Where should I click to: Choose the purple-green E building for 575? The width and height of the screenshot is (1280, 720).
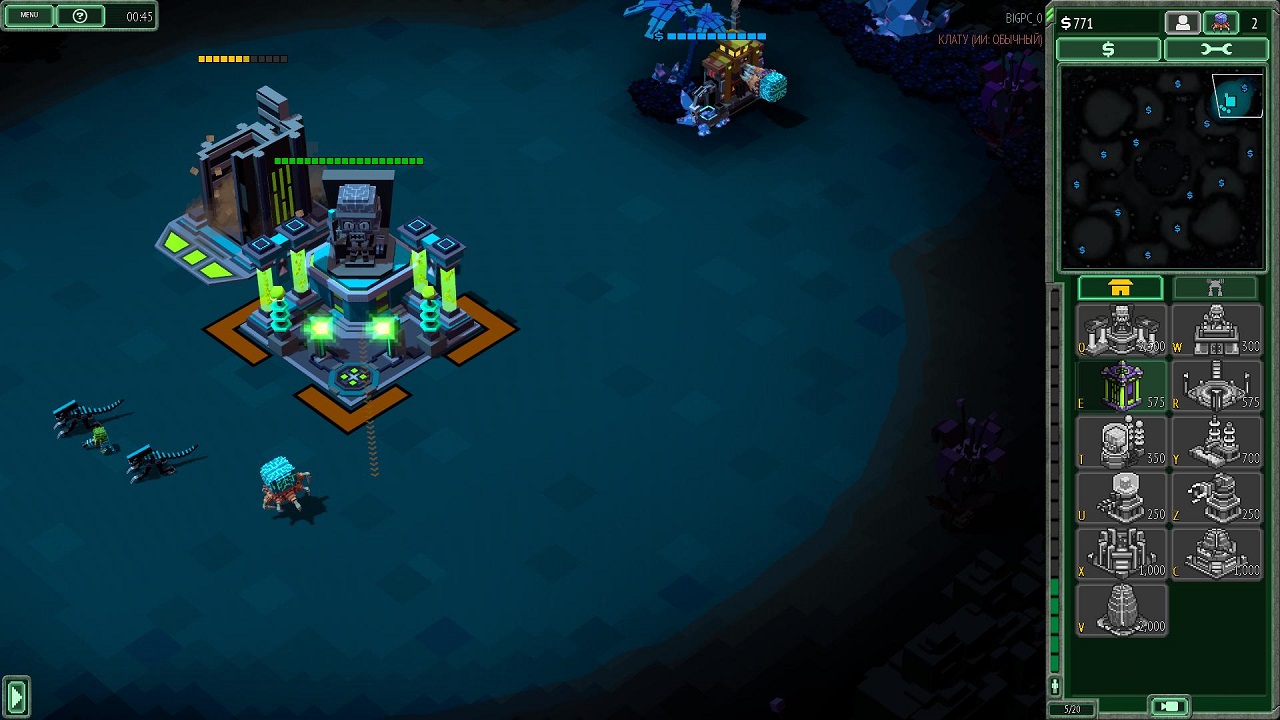(x=1121, y=386)
